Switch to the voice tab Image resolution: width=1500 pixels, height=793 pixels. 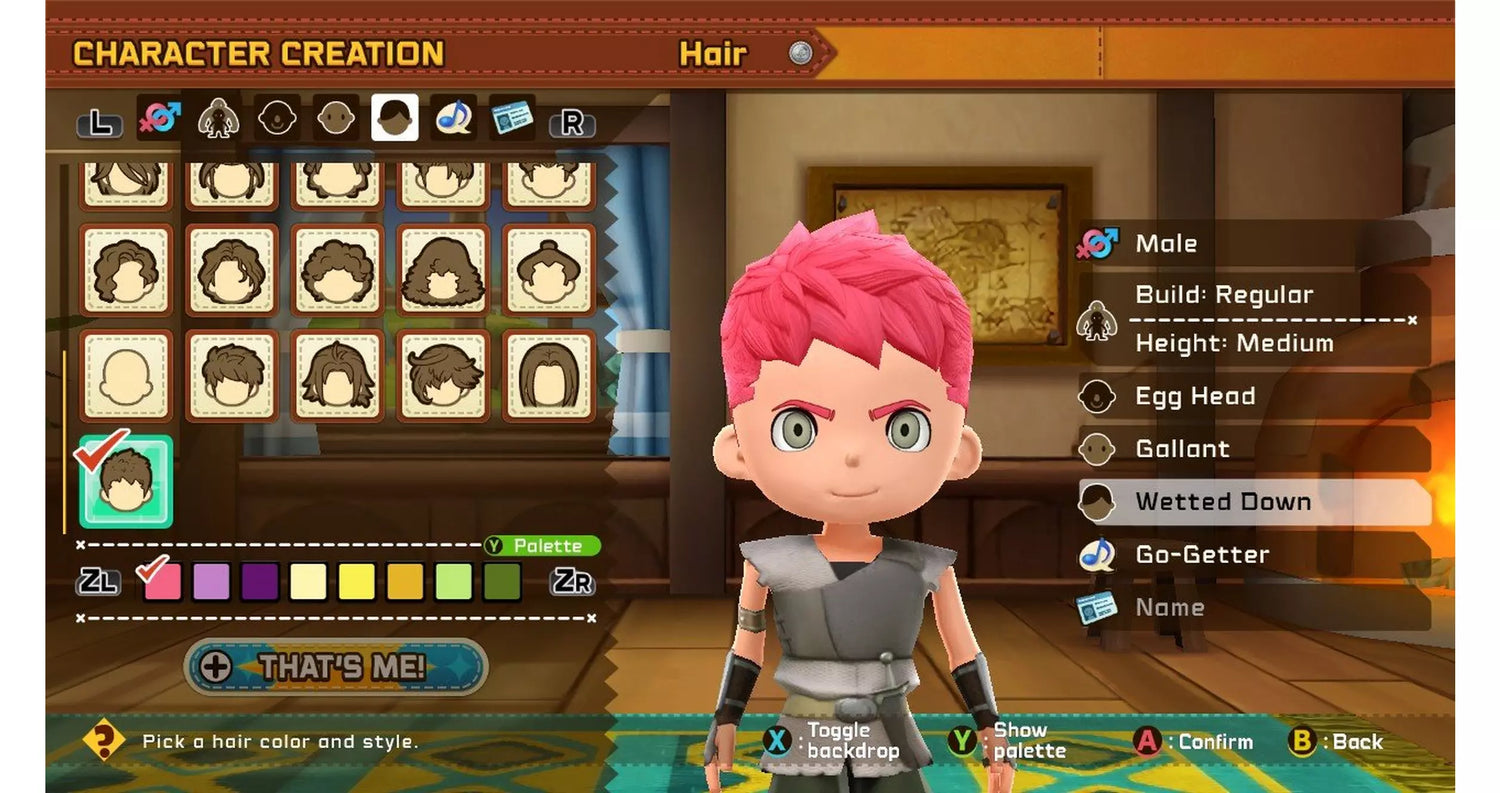pos(454,119)
